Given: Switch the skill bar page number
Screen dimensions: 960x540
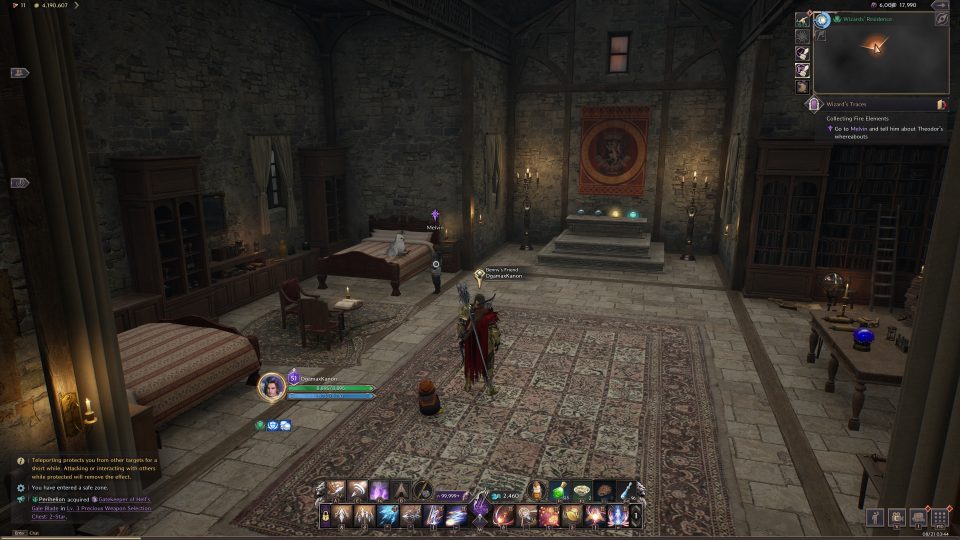Looking at the screenshot, I should click(638, 516).
